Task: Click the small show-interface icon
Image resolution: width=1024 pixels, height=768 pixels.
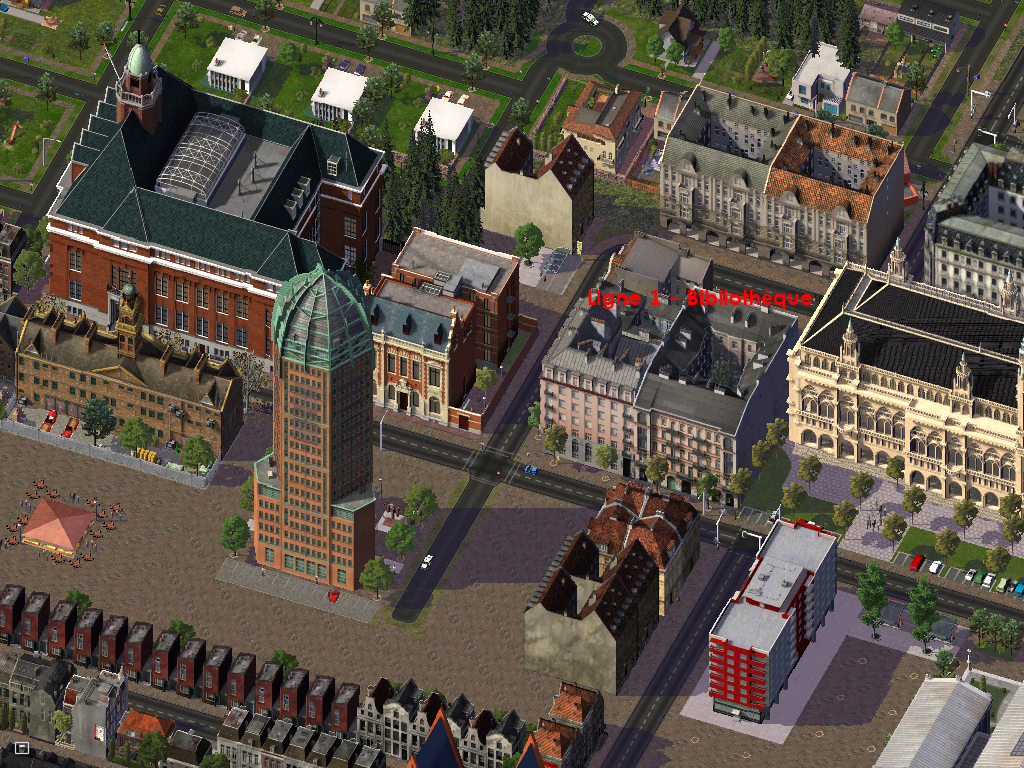Action: [21, 747]
